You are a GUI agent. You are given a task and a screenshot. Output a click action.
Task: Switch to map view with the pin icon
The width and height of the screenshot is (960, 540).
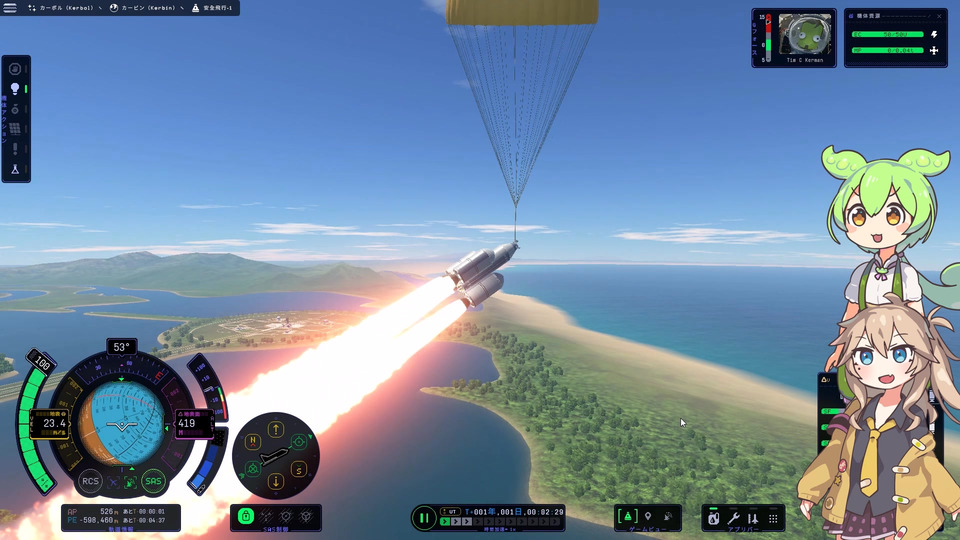pyautogui.click(x=648, y=516)
